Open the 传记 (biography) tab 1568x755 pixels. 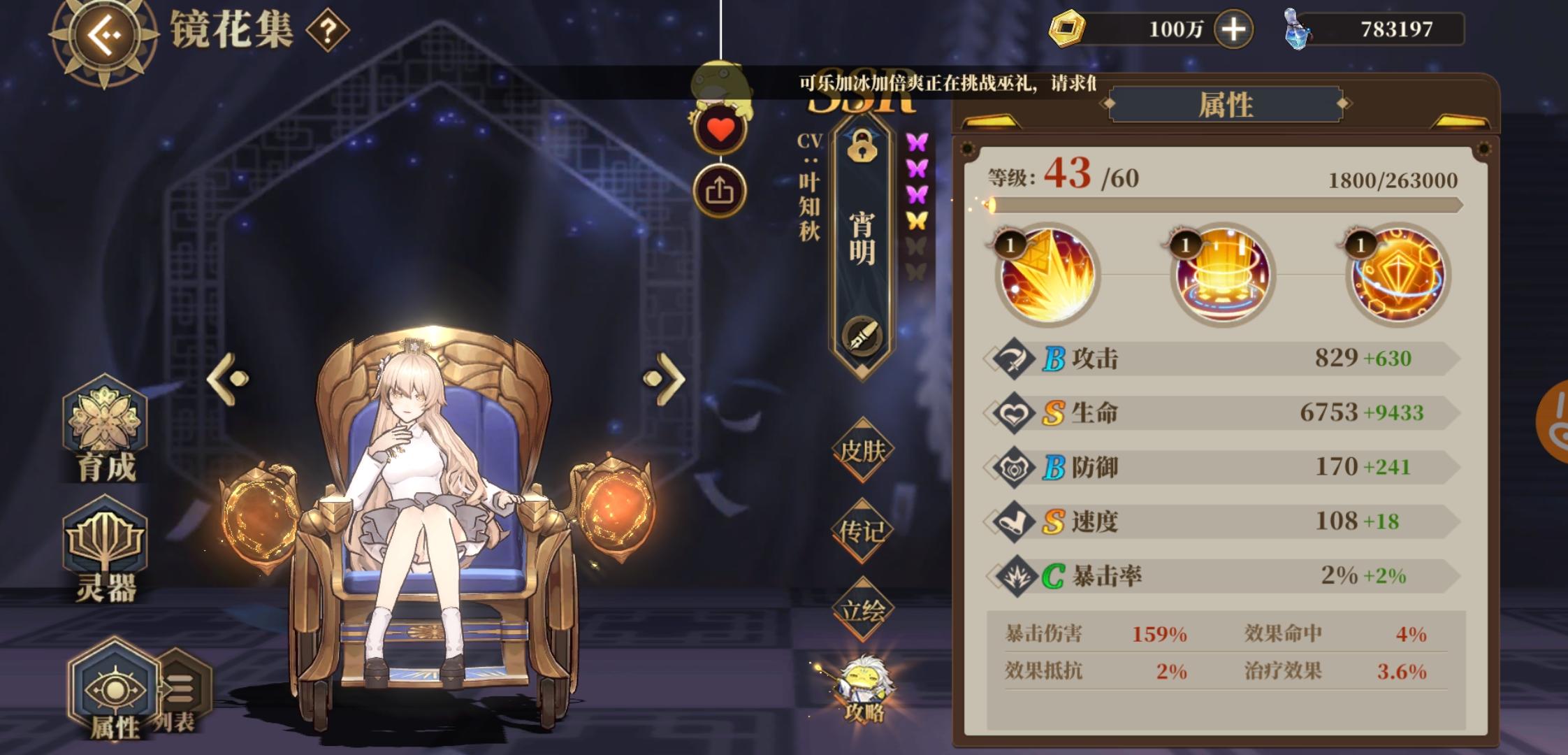(x=863, y=533)
